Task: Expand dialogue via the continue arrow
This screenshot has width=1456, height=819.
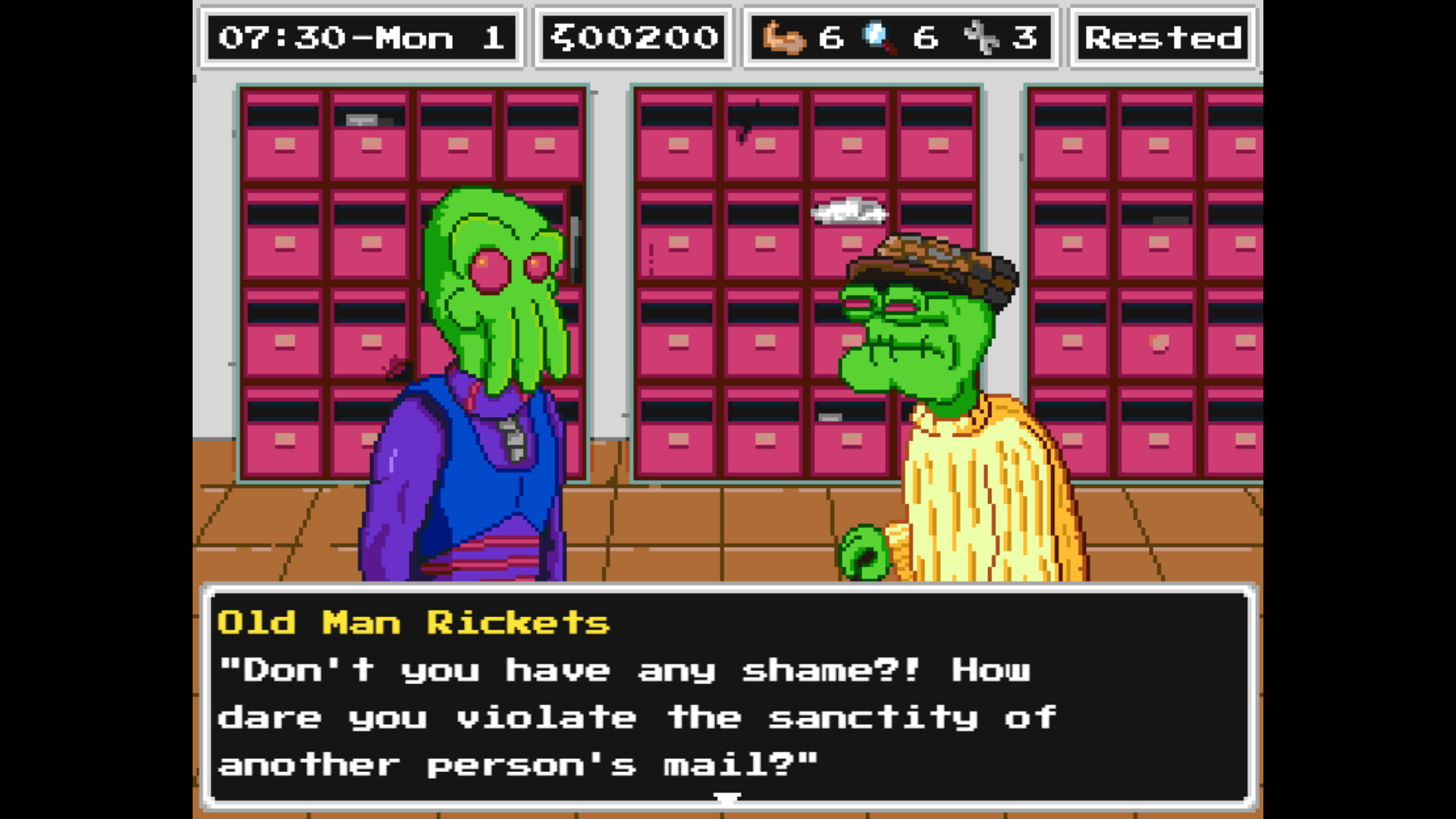Action: 727,798
